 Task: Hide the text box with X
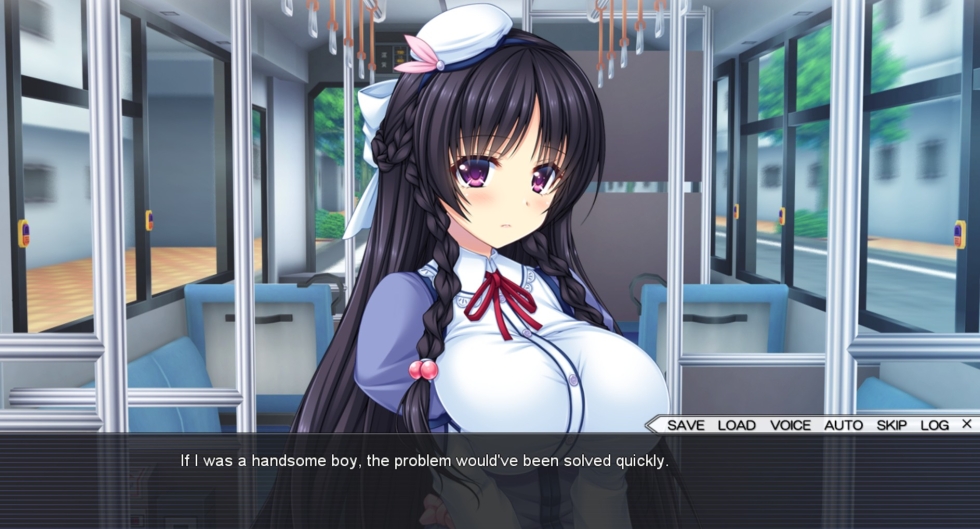click(x=966, y=424)
